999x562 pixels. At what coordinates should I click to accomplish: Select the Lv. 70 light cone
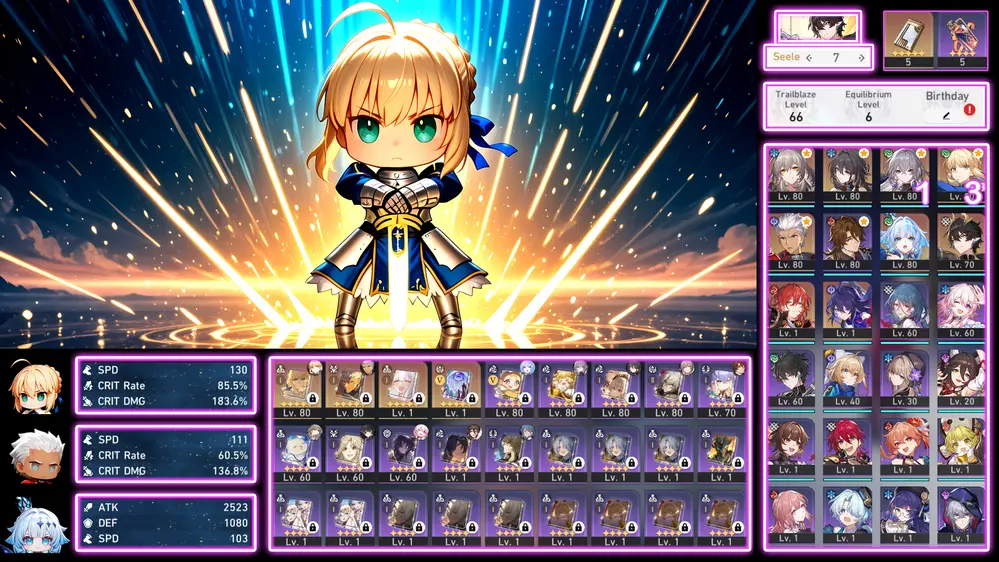(x=718, y=389)
